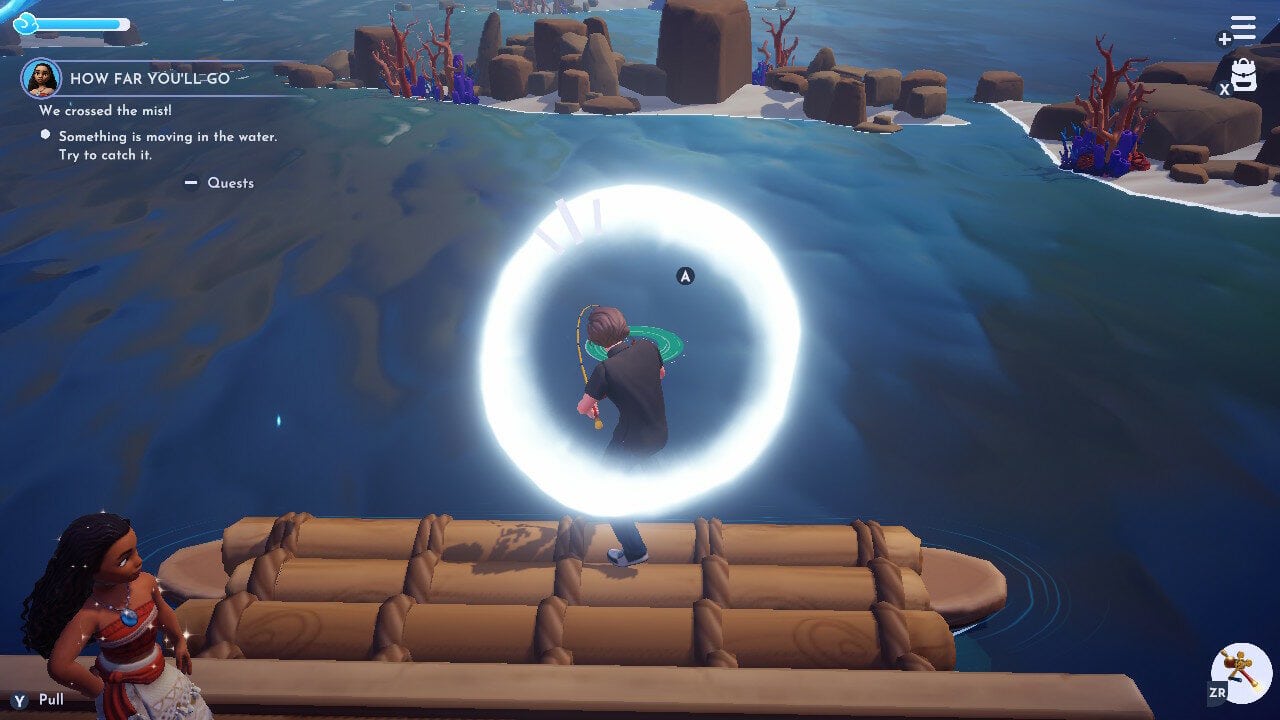
Task: Click Moana's quest portrait icon
Action: (42, 78)
